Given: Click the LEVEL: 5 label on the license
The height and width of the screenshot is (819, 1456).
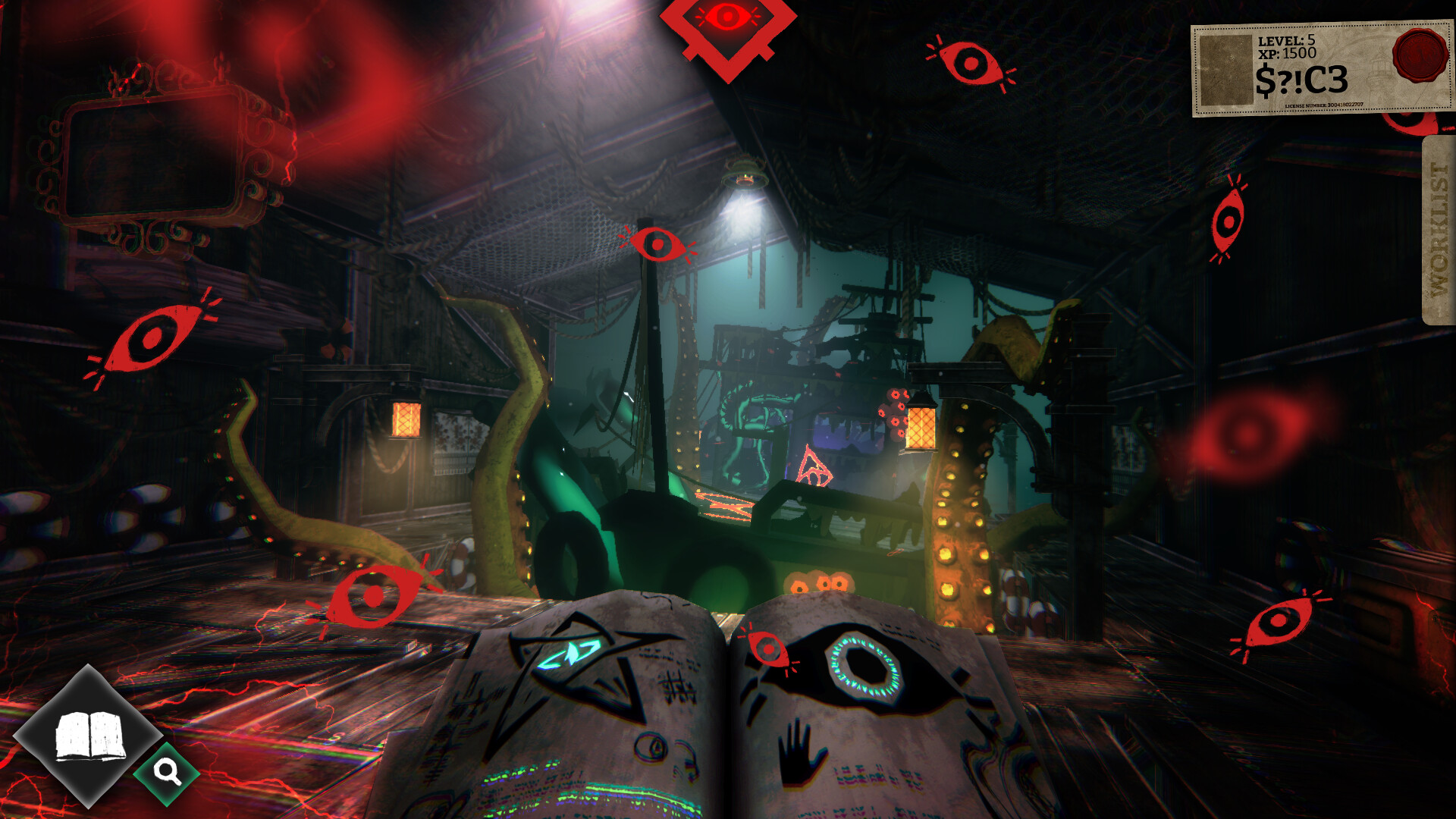Looking at the screenshot, I should [x=1287, y=42].
